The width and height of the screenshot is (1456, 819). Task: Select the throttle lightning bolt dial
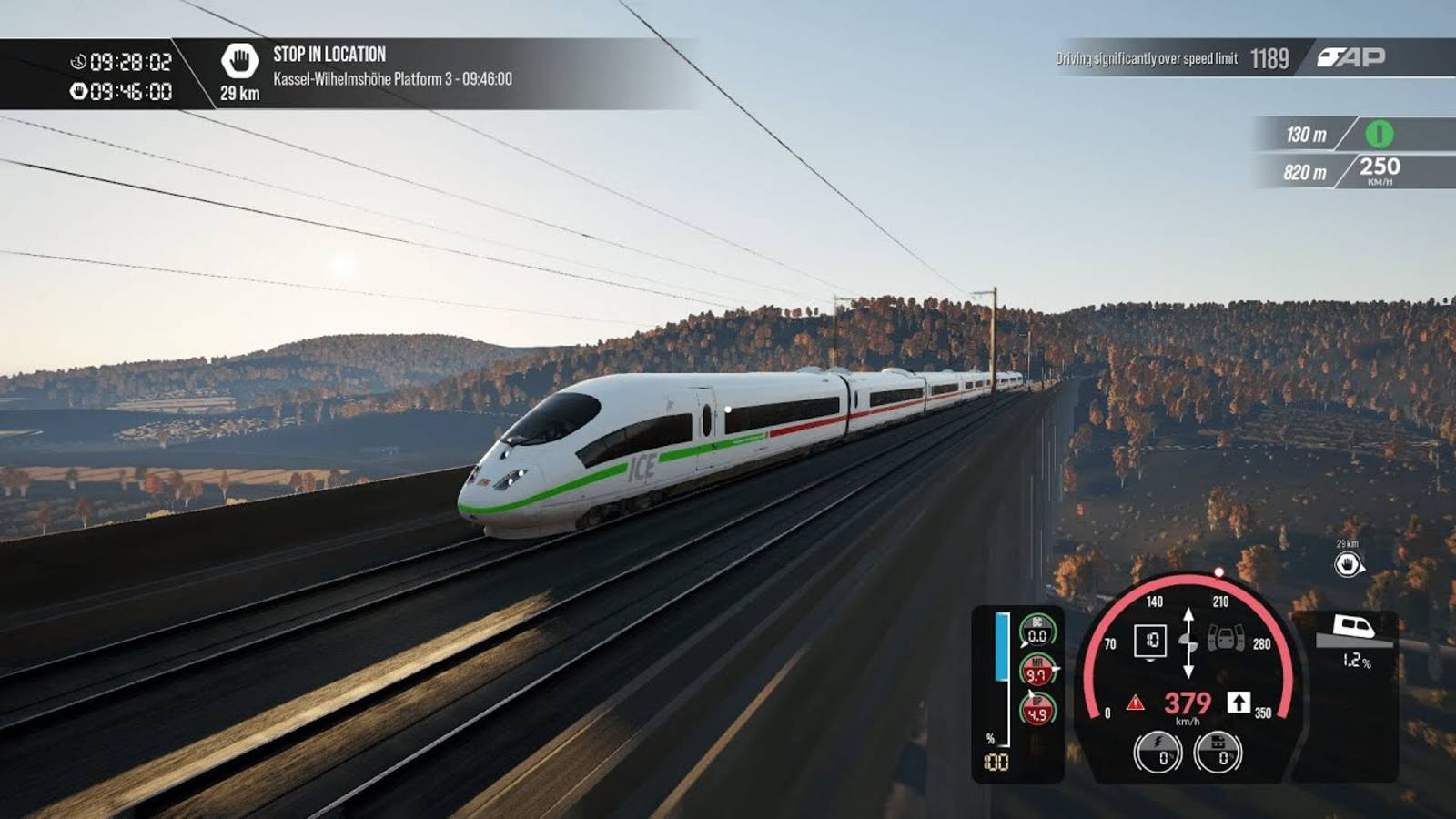1158,753
